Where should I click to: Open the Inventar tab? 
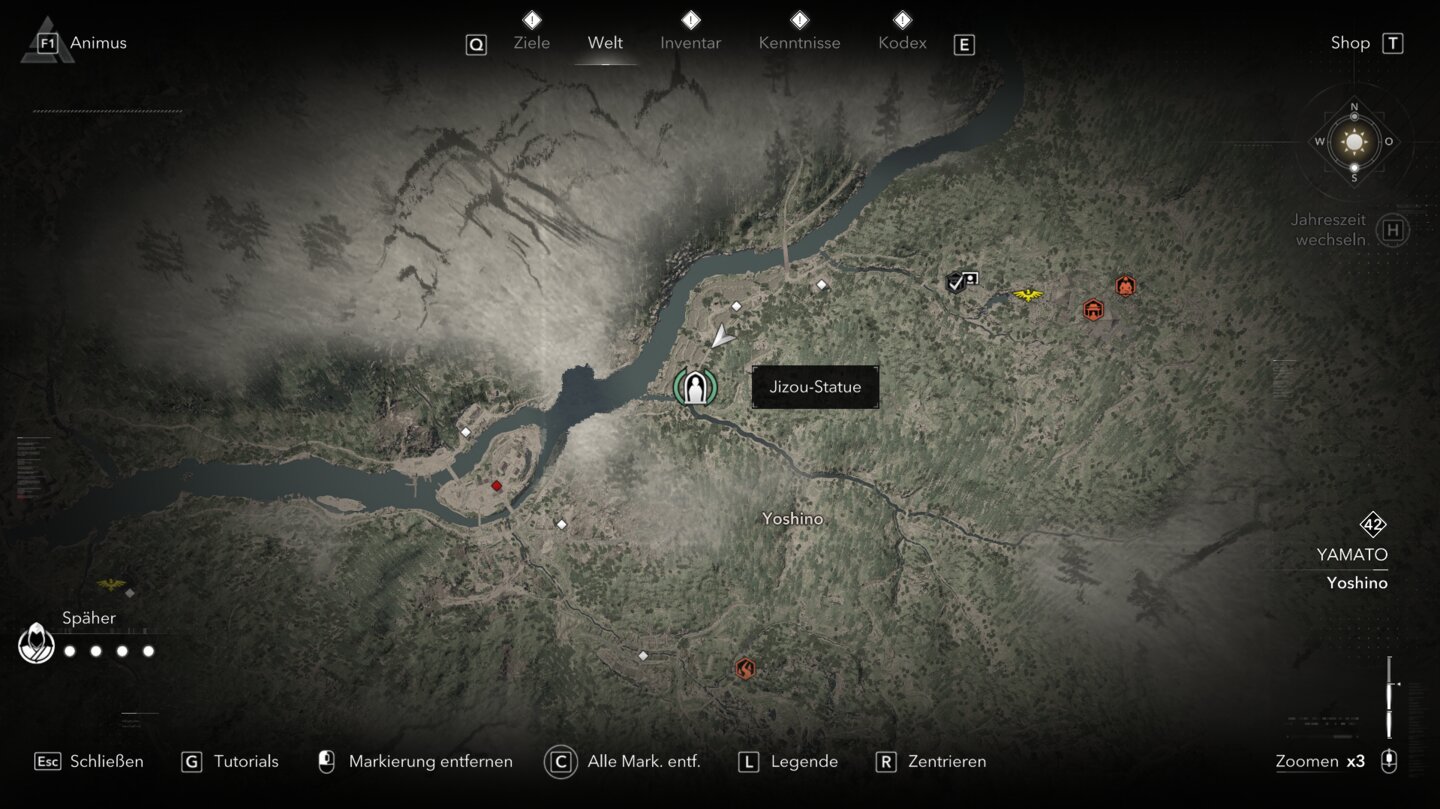pos(690,43)
